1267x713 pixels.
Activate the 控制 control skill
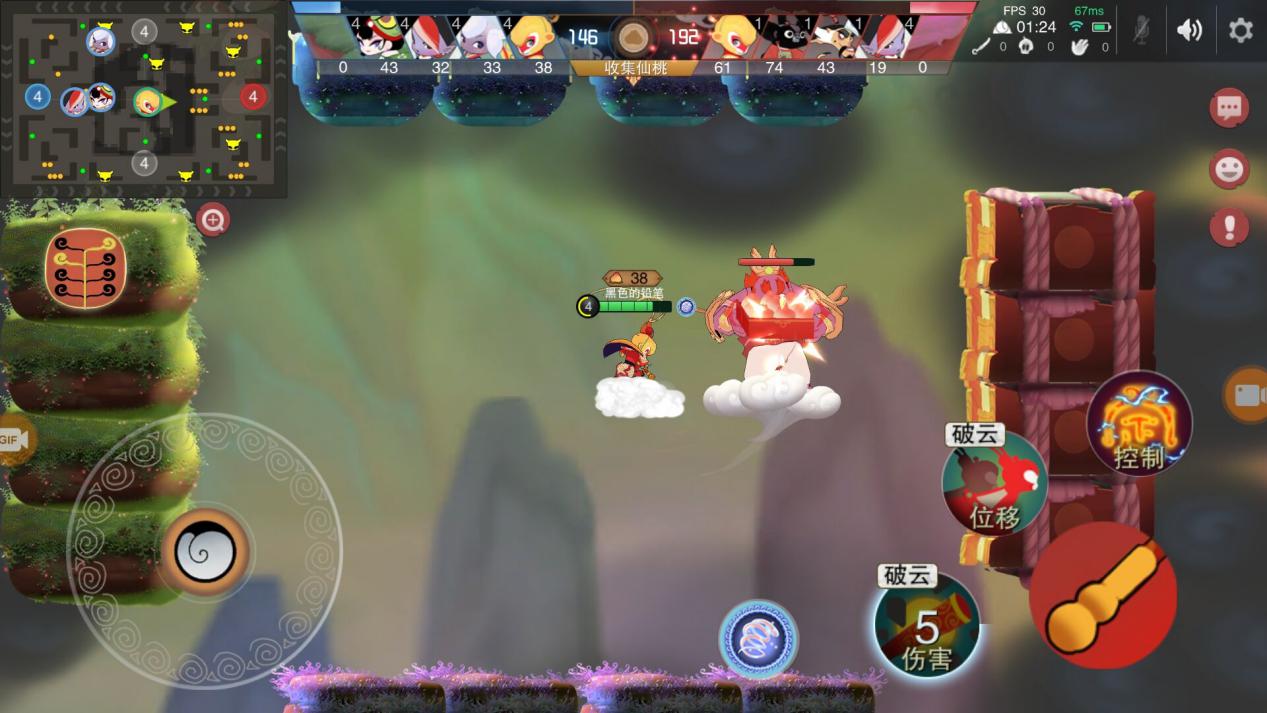click(x=1139, y=424)
